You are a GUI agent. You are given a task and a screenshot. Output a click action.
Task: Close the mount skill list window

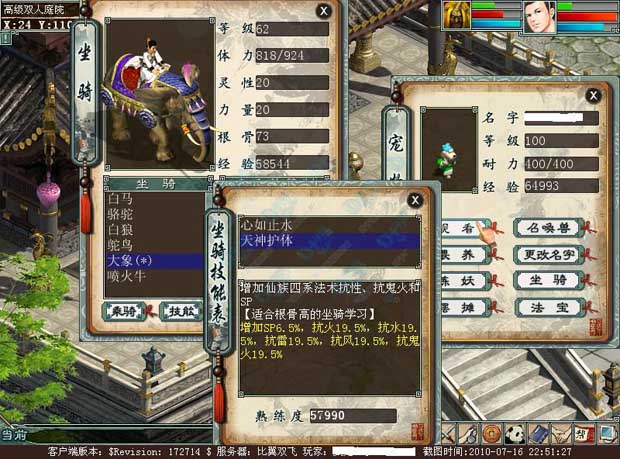(414, 200)
